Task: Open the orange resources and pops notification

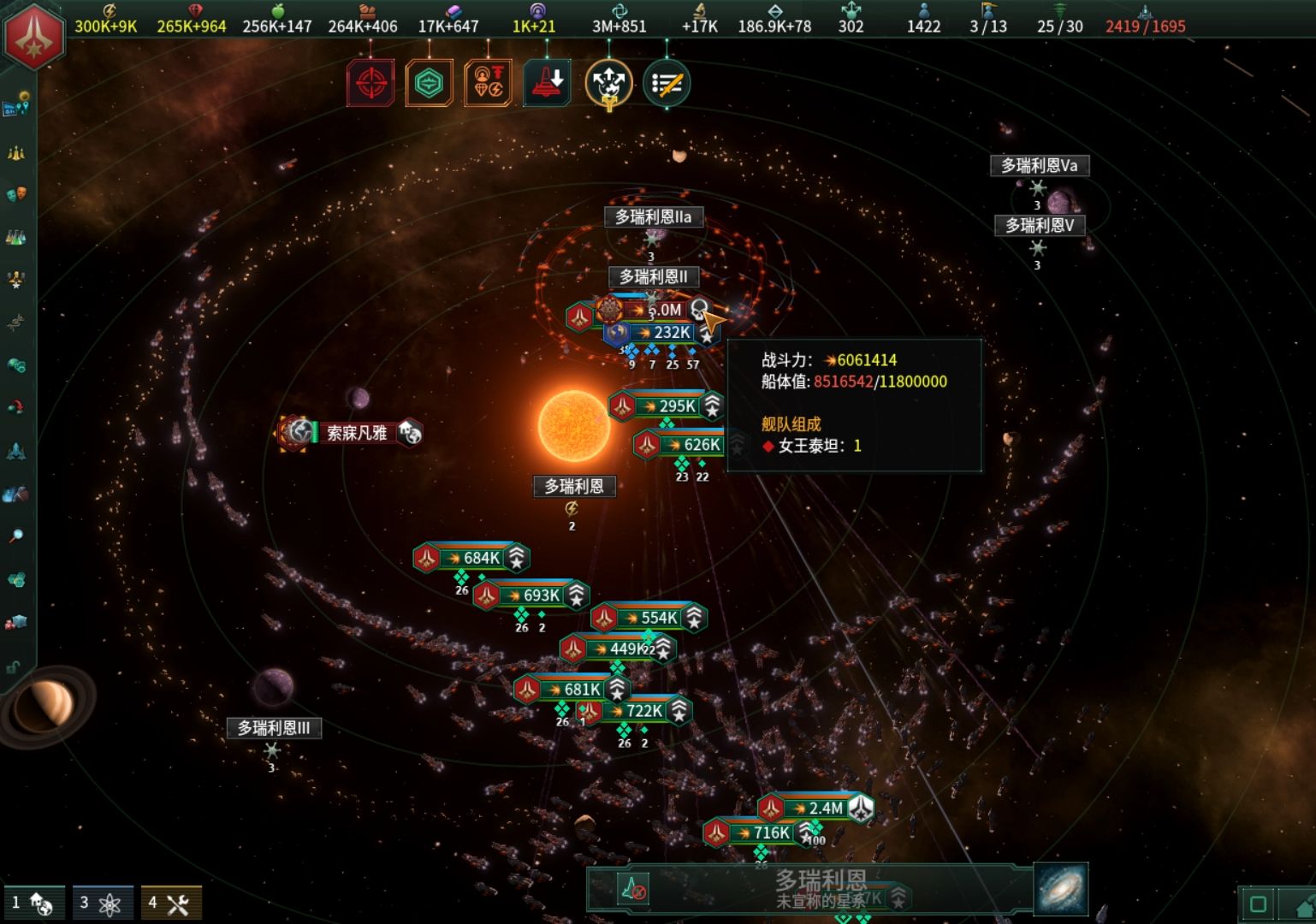Action: coord(488,83)
